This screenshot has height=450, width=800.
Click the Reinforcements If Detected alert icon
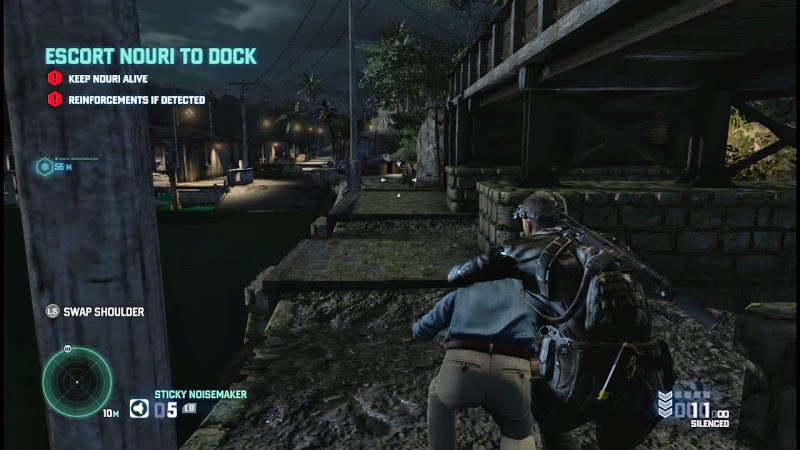[x=55, y=99]
